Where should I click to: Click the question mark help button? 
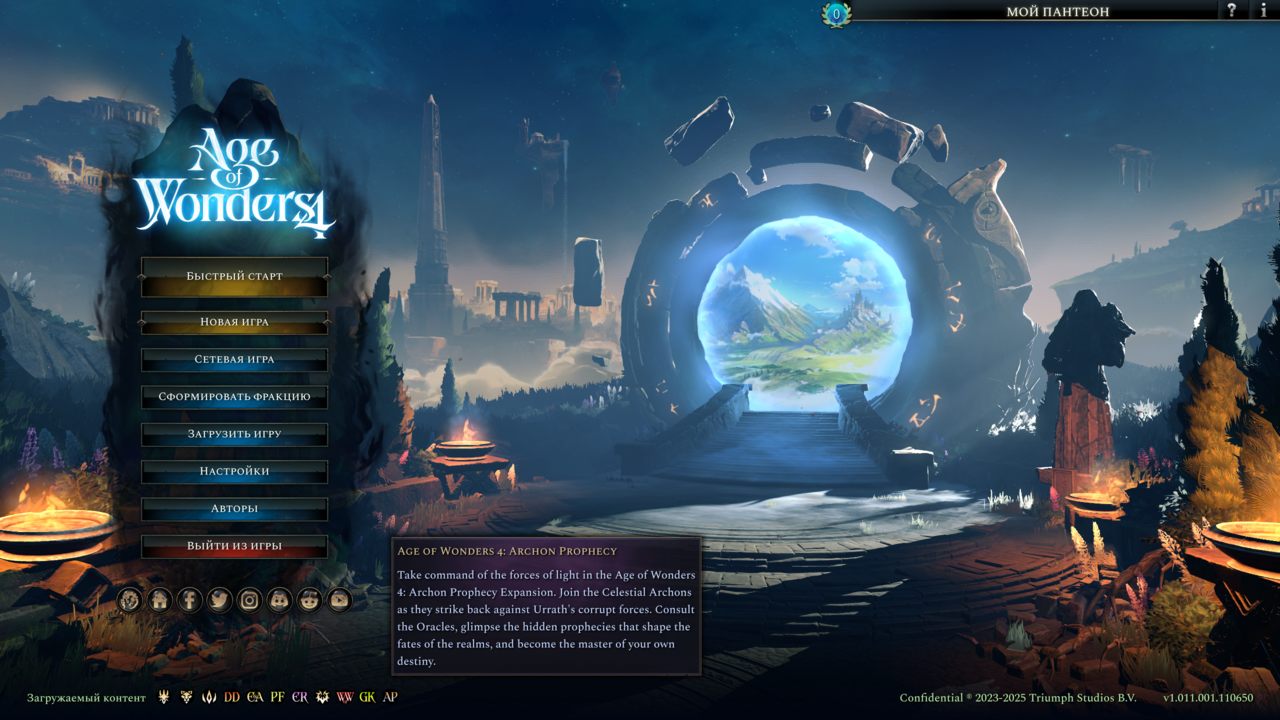coord(1232,11)
